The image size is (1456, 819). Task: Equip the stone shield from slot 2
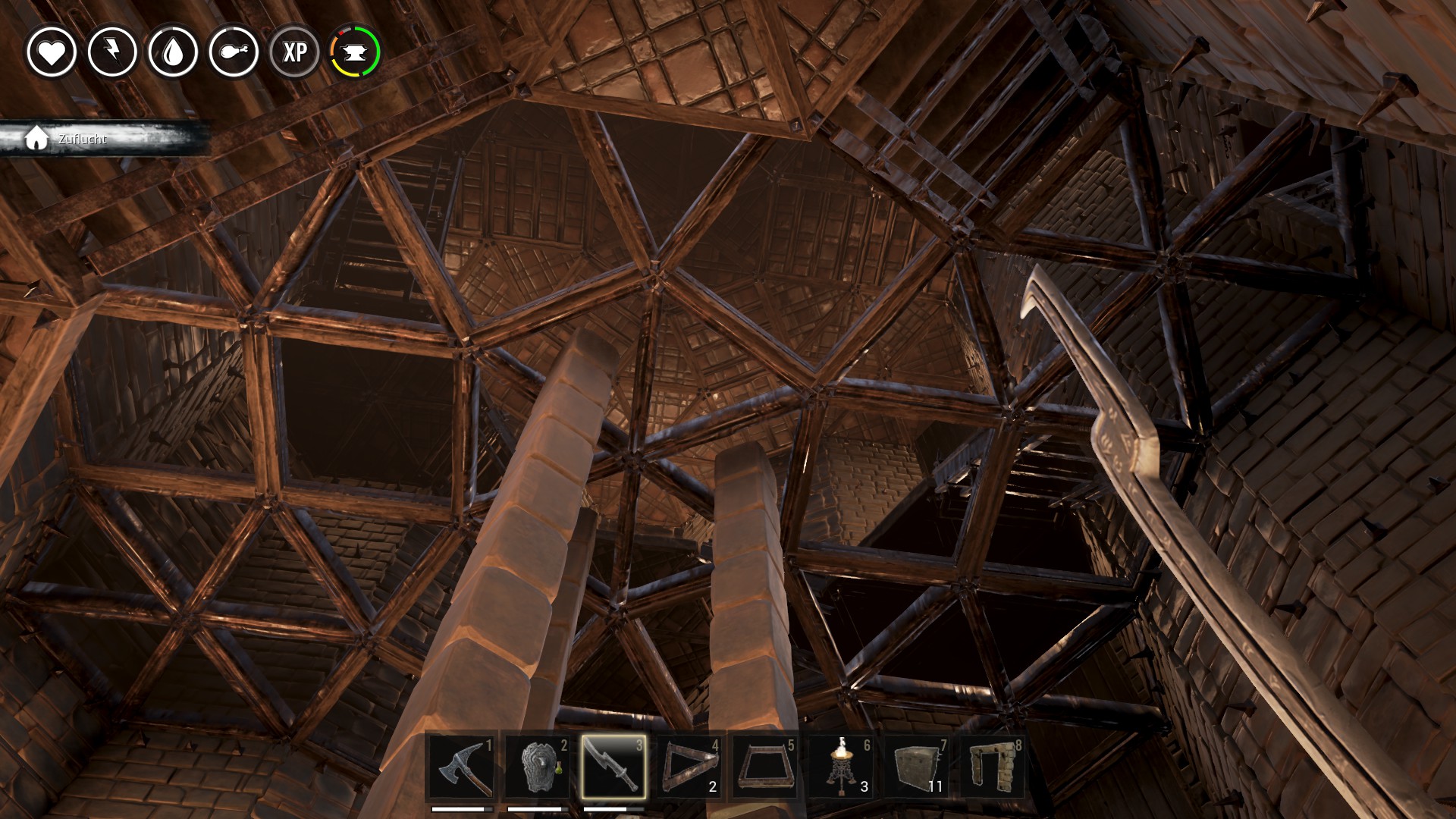(x=538, y=766)
